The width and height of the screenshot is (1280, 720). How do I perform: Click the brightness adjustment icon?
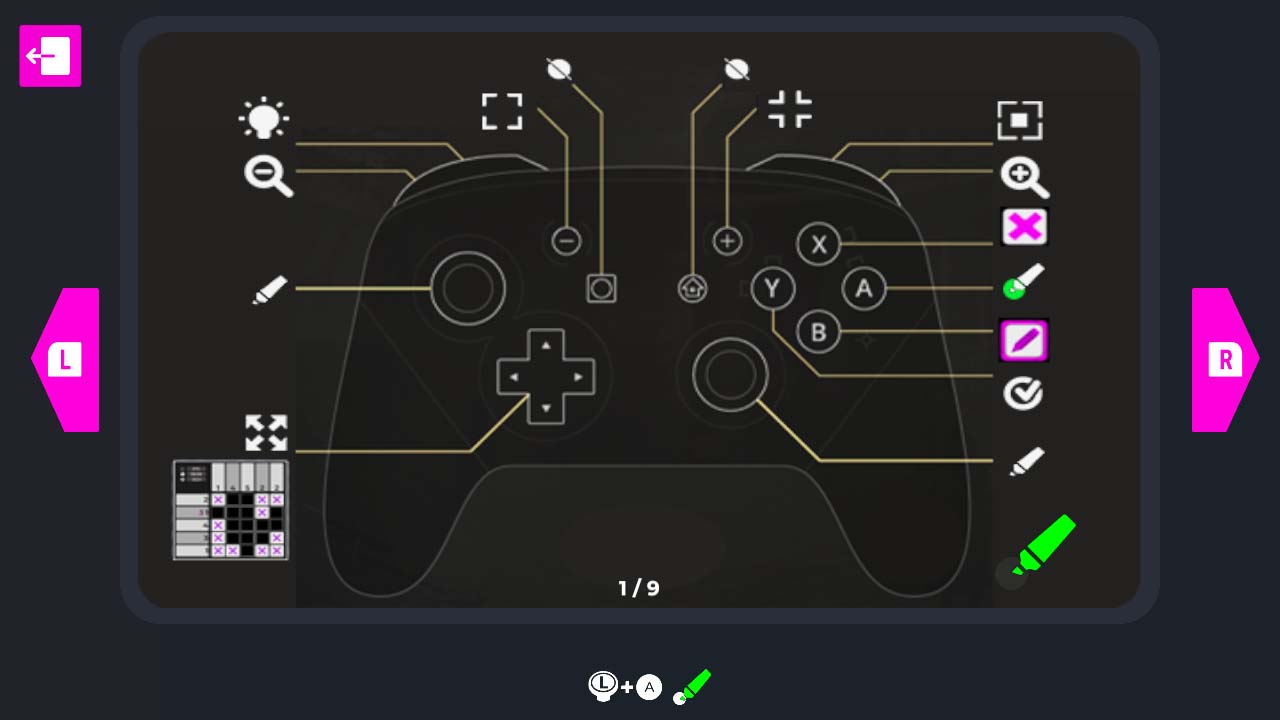tap(266, 119)
